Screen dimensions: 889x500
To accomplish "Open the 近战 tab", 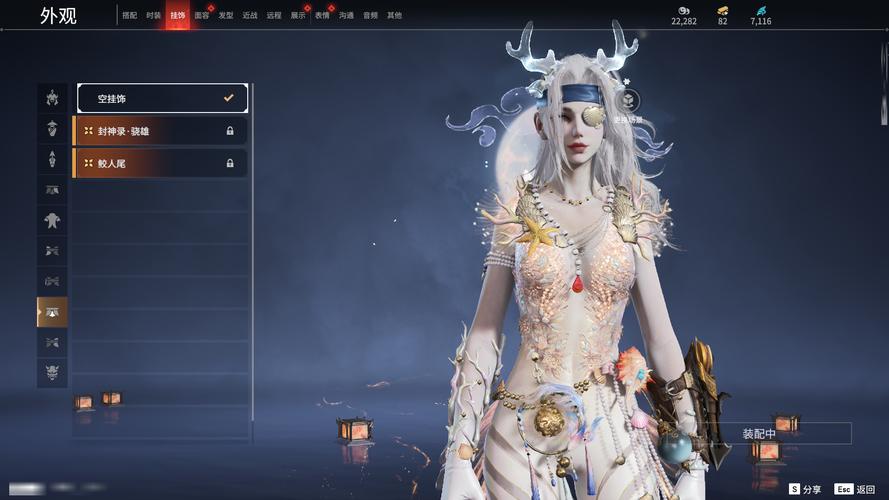I will click(250, 16).
